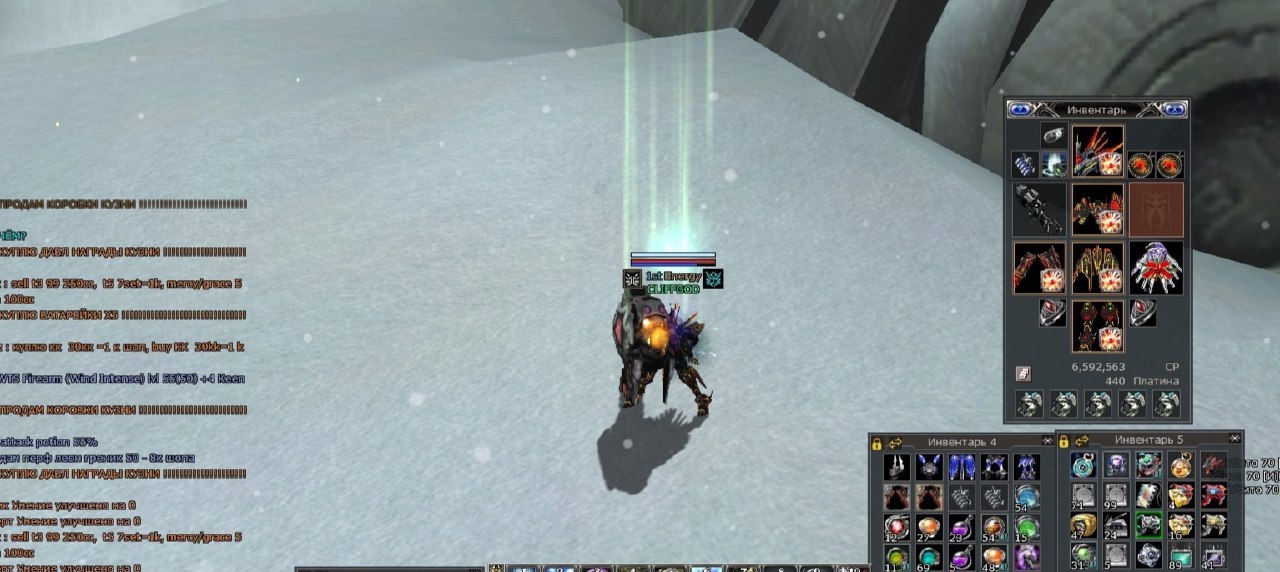Select the teal screen item stack of 89

[1181, 556]
